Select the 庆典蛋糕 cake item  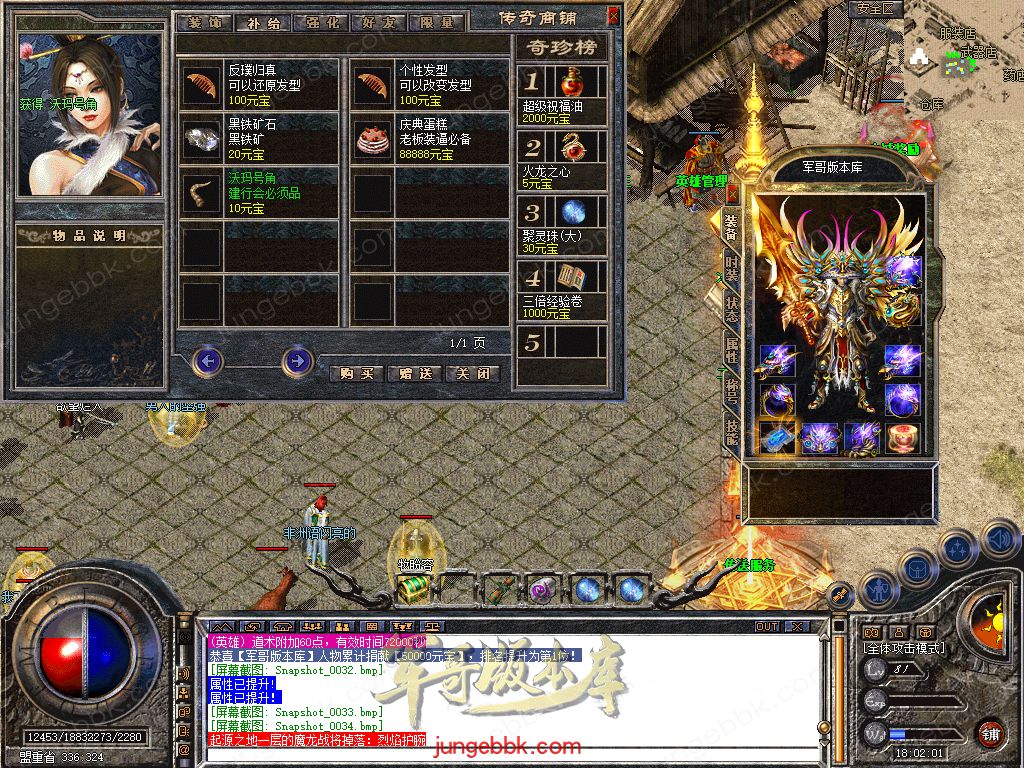pos(373,138)
